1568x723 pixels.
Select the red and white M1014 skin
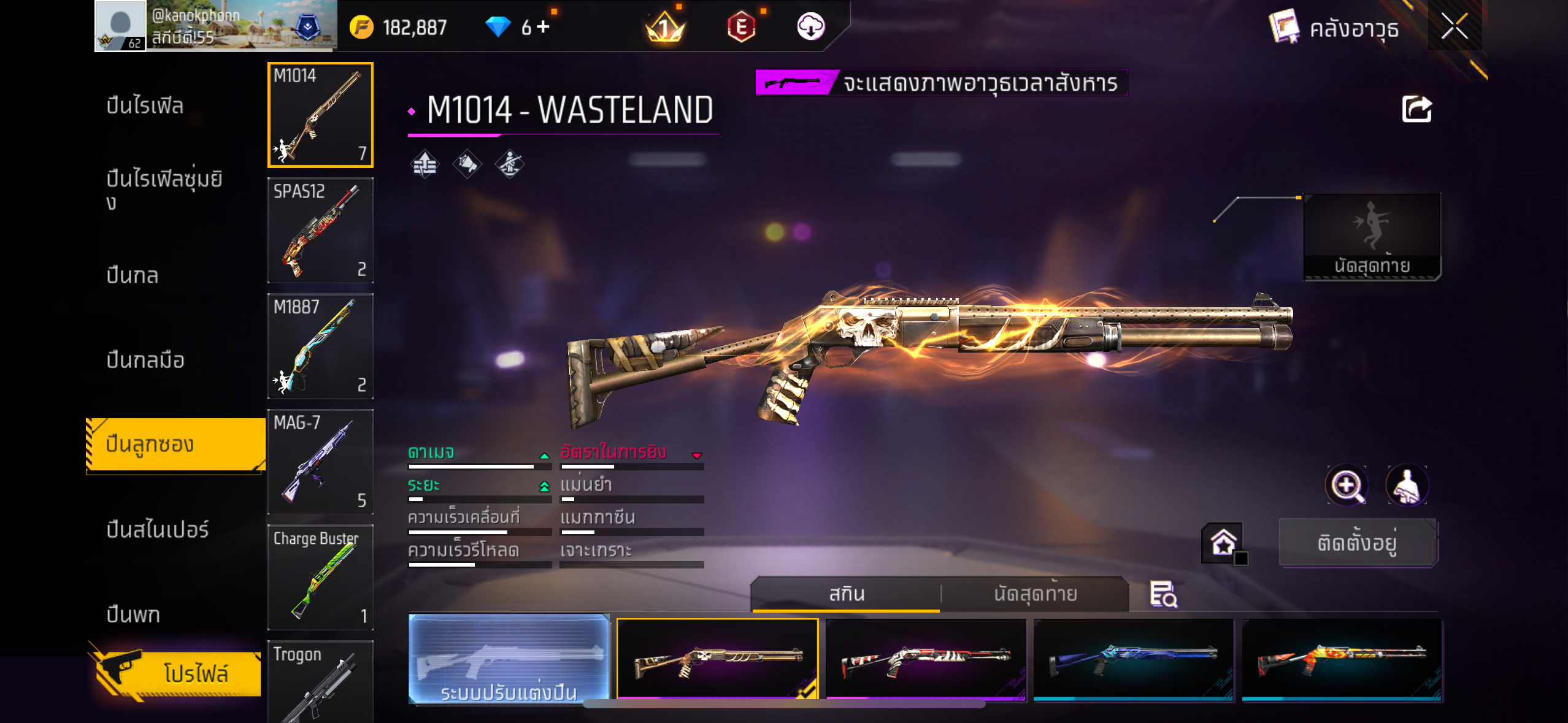coord(926,659)
